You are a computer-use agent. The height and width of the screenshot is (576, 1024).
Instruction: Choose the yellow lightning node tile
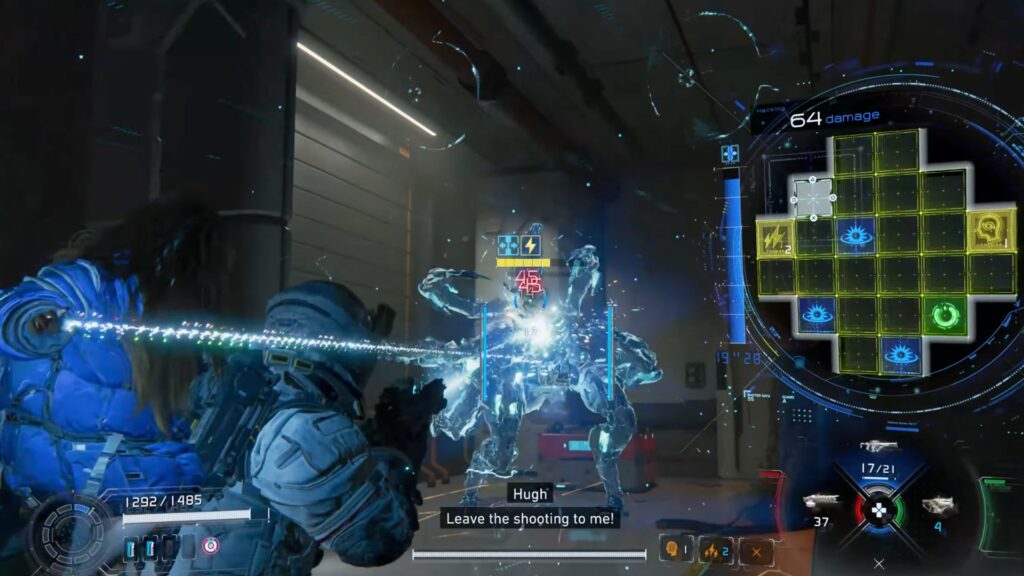pos(775,235)
